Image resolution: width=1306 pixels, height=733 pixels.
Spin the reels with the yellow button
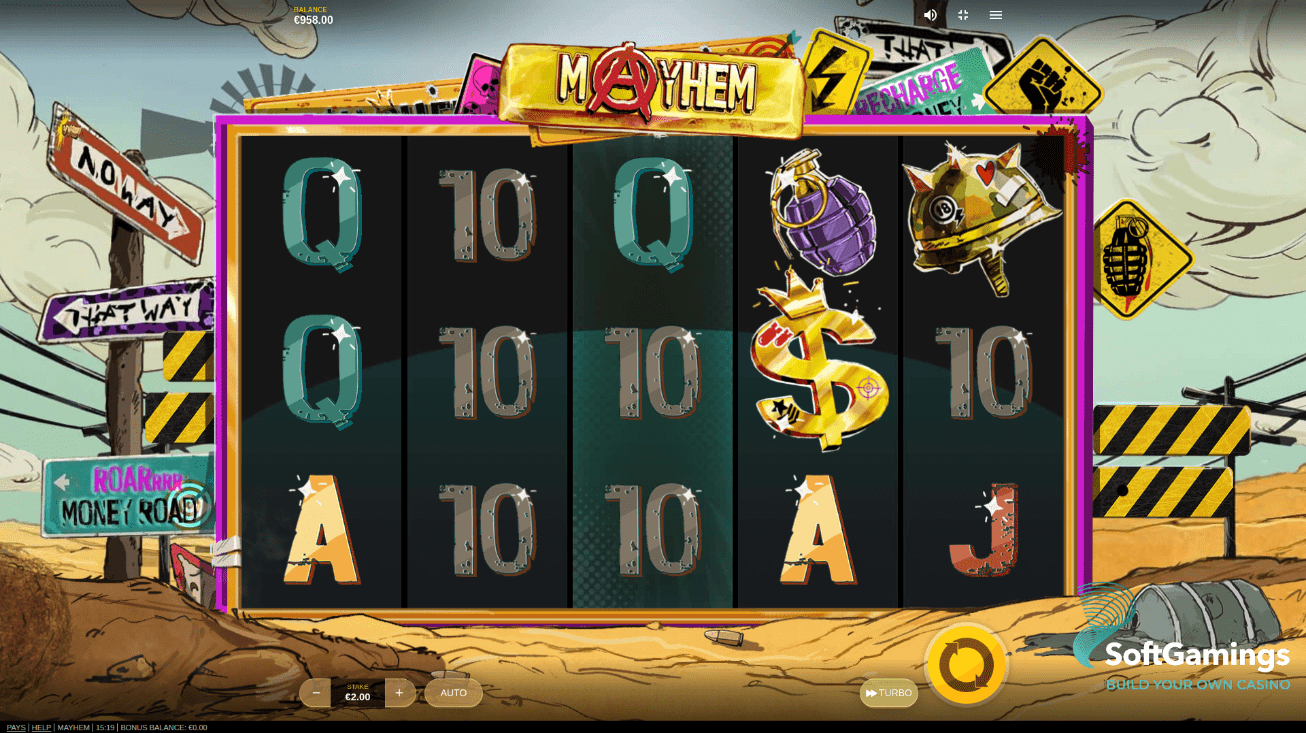966,663
